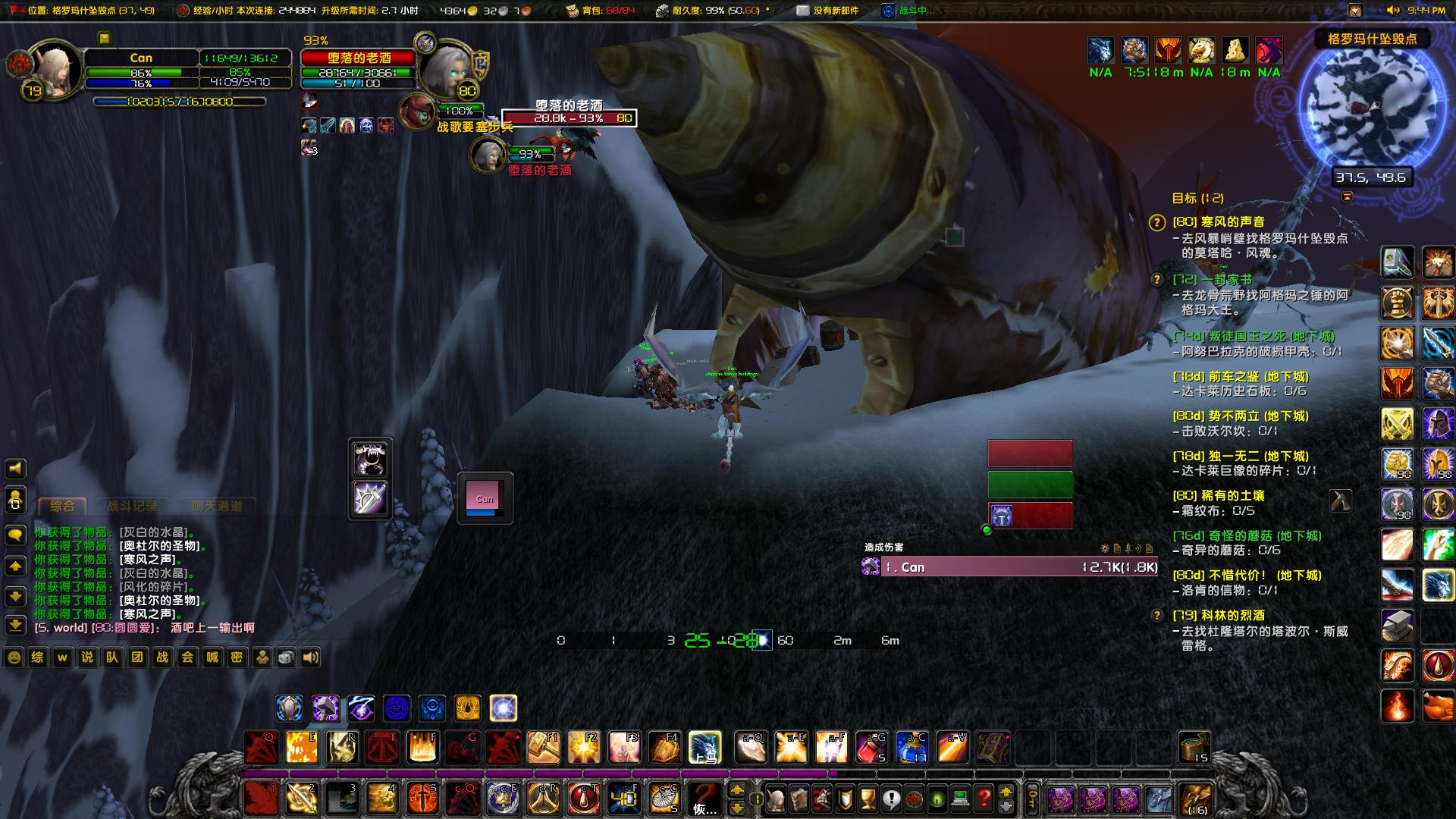Select the 综合 chat tab
Image resolution: width=1456 pixels, height=819 pixels.
click(62, 506)
